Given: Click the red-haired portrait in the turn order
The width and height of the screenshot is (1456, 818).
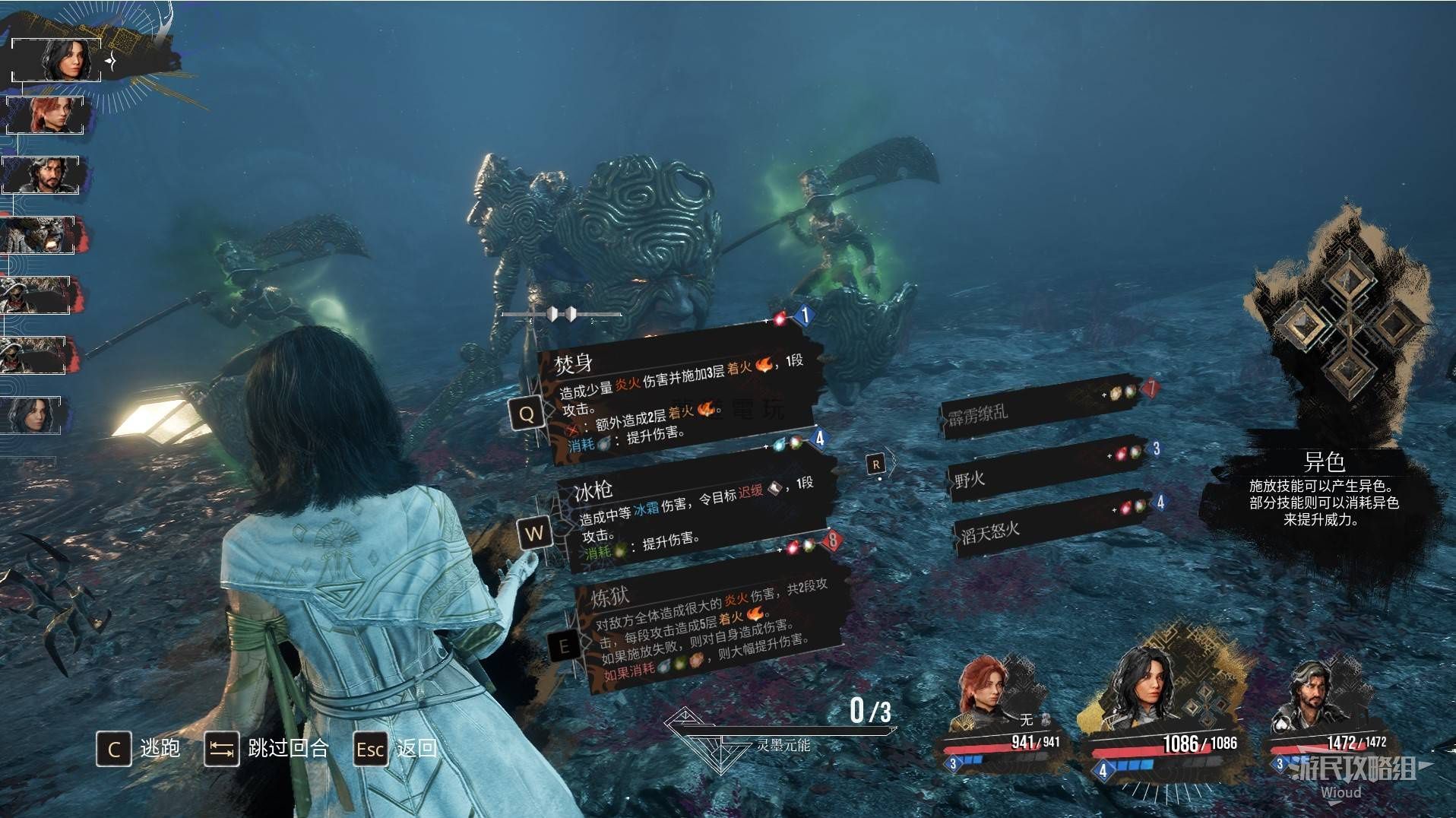Looking at the screenshot, I should [x=50, y=115].
